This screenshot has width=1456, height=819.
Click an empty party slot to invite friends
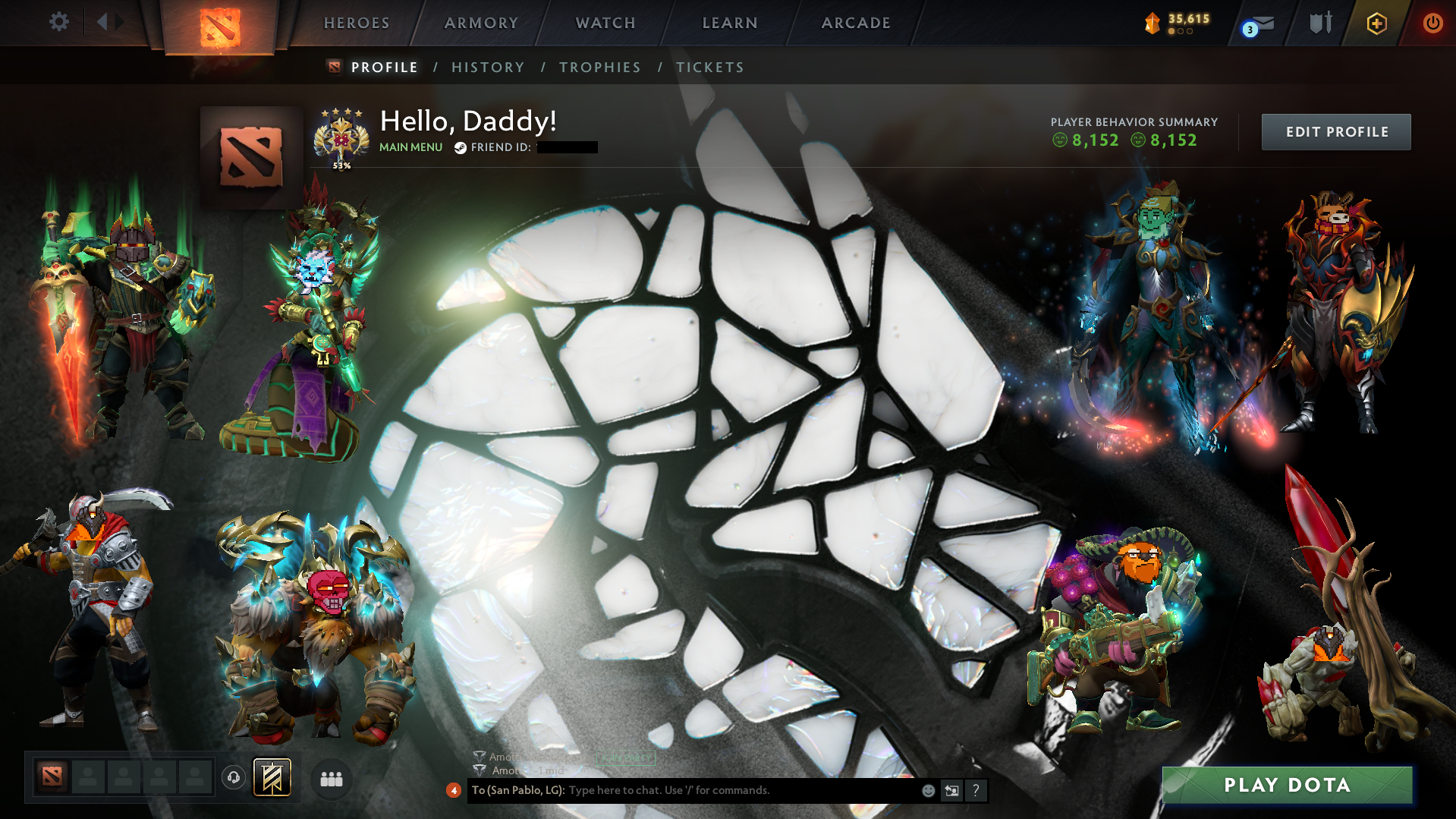point(87,777)
